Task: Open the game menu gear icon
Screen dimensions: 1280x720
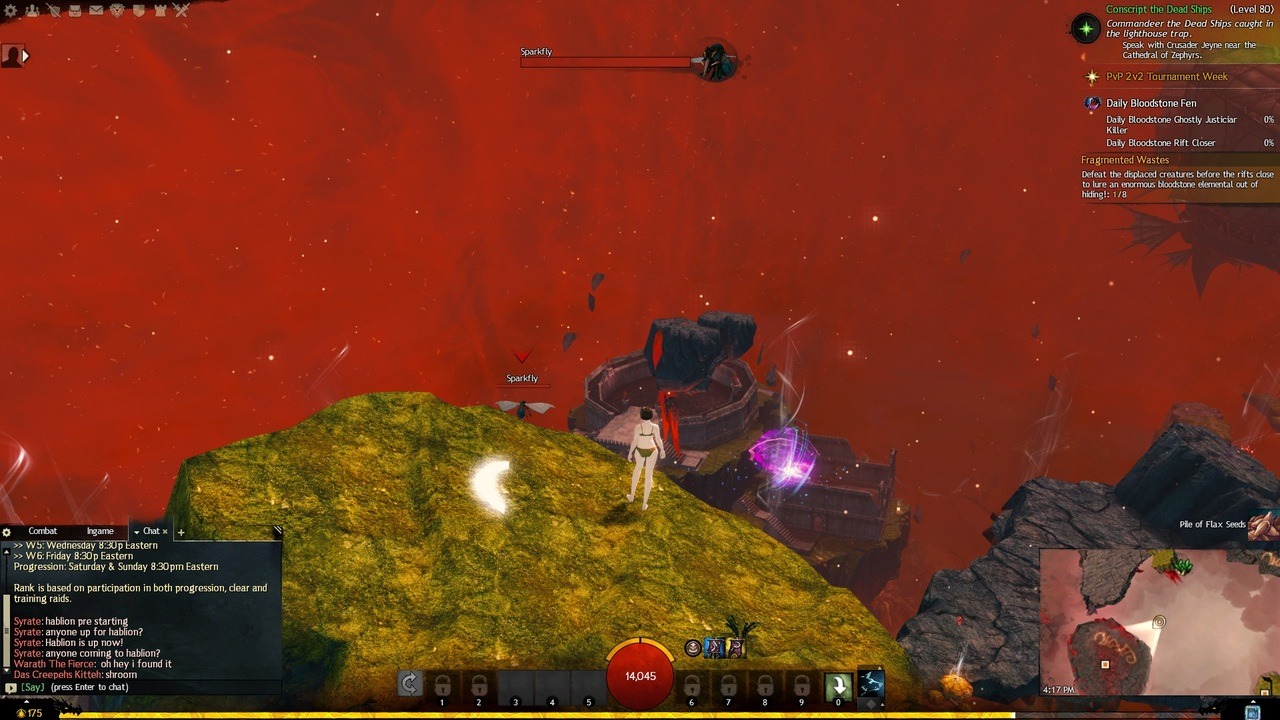Action: tap(10, 10)
